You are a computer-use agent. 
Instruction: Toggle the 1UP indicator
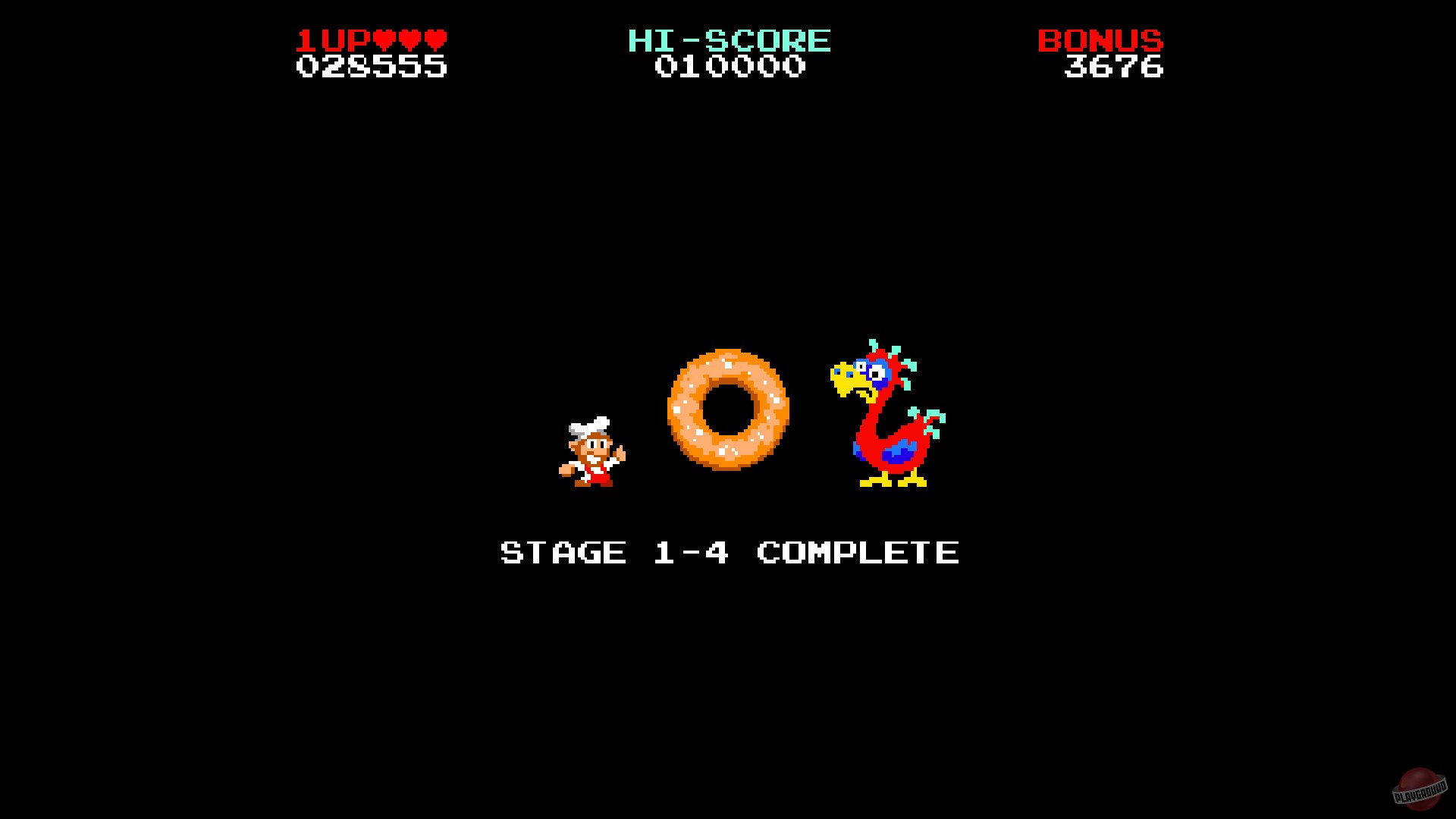coord(334,42)
